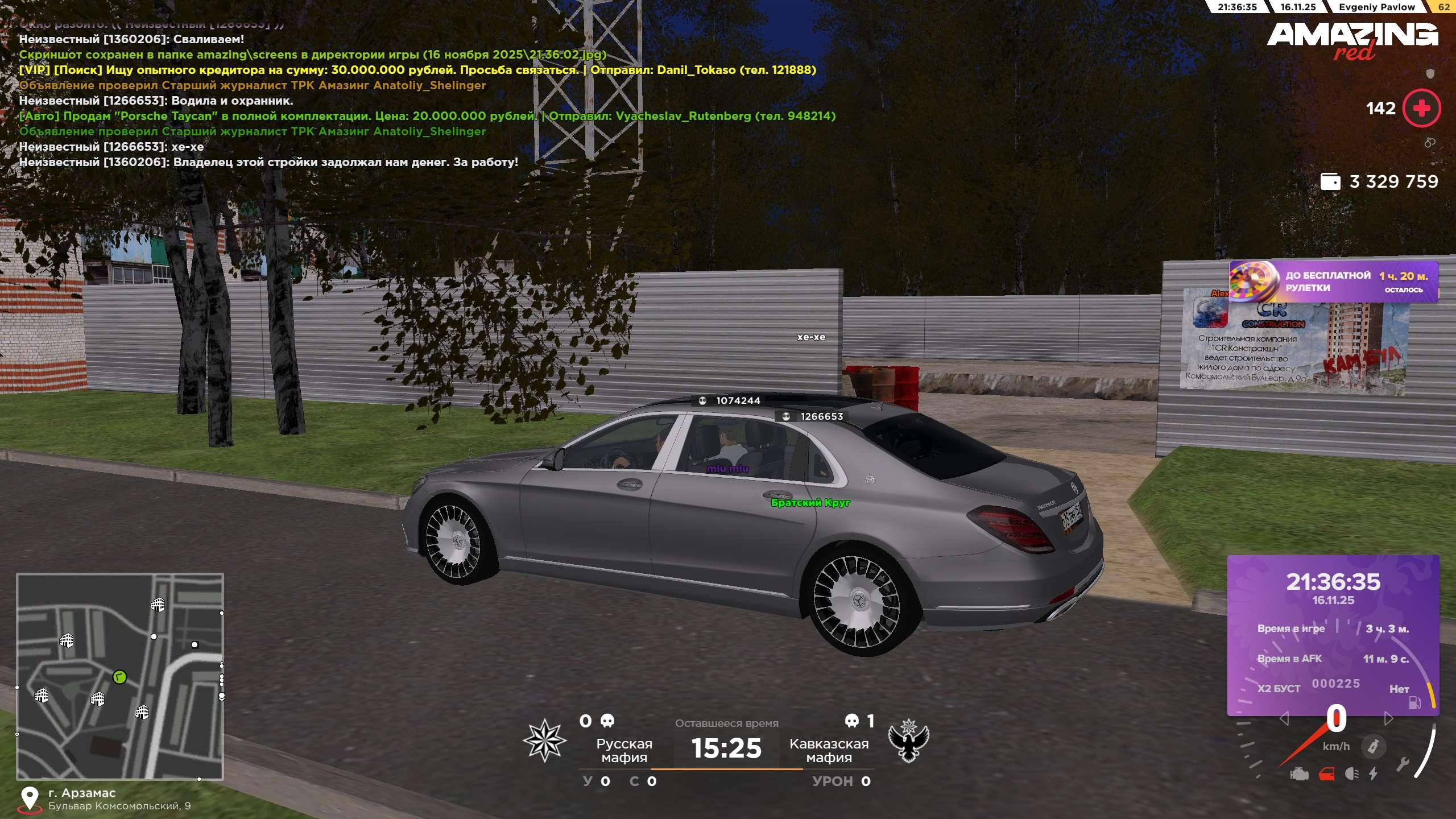Click the Amazing red logo
The image size is (1456, 819).
(x=1352, y=40)
